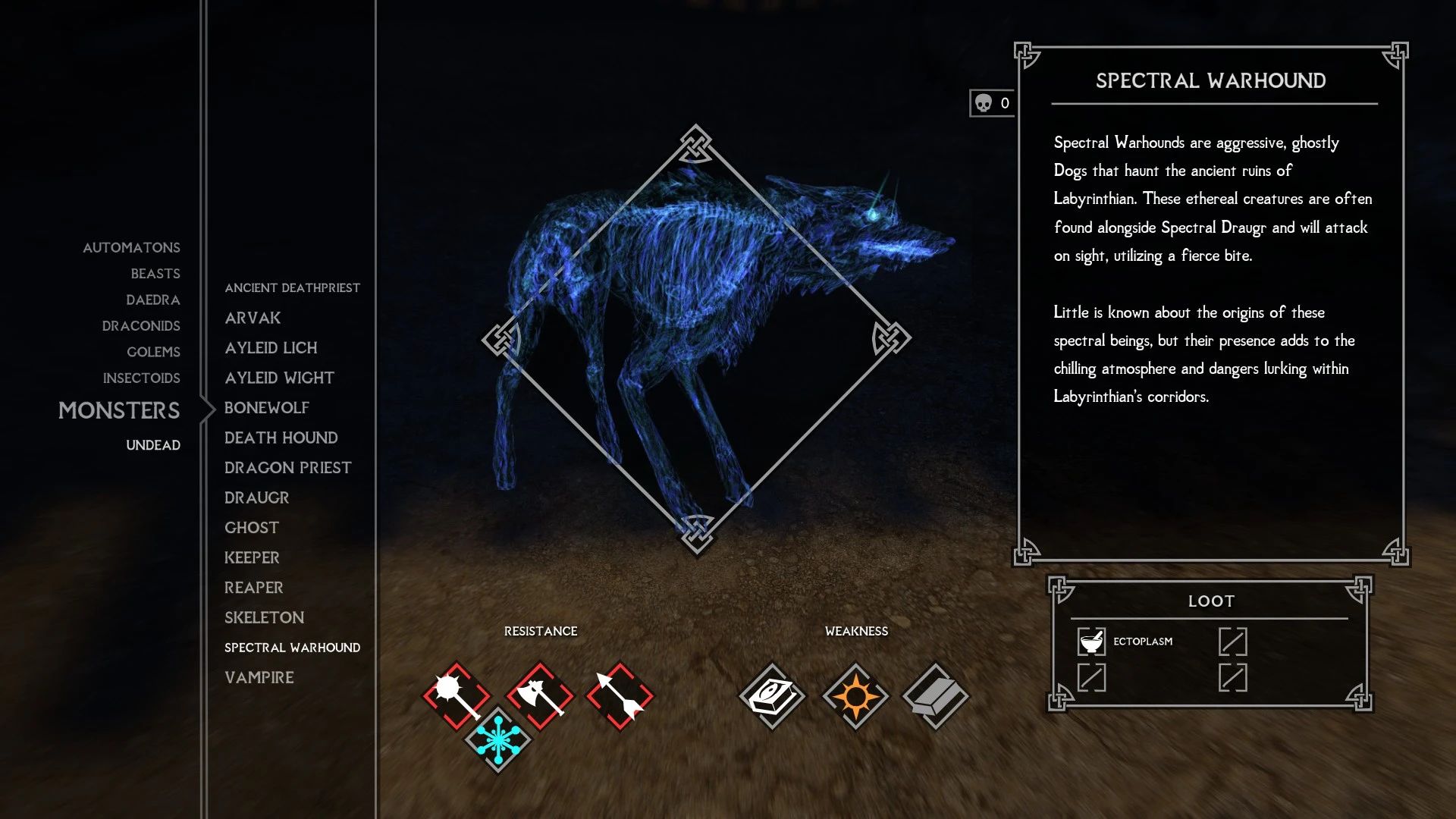1456x819 pixels.
Task: Collapse the Monsters category chevron
Action: (x=206, y=410)
